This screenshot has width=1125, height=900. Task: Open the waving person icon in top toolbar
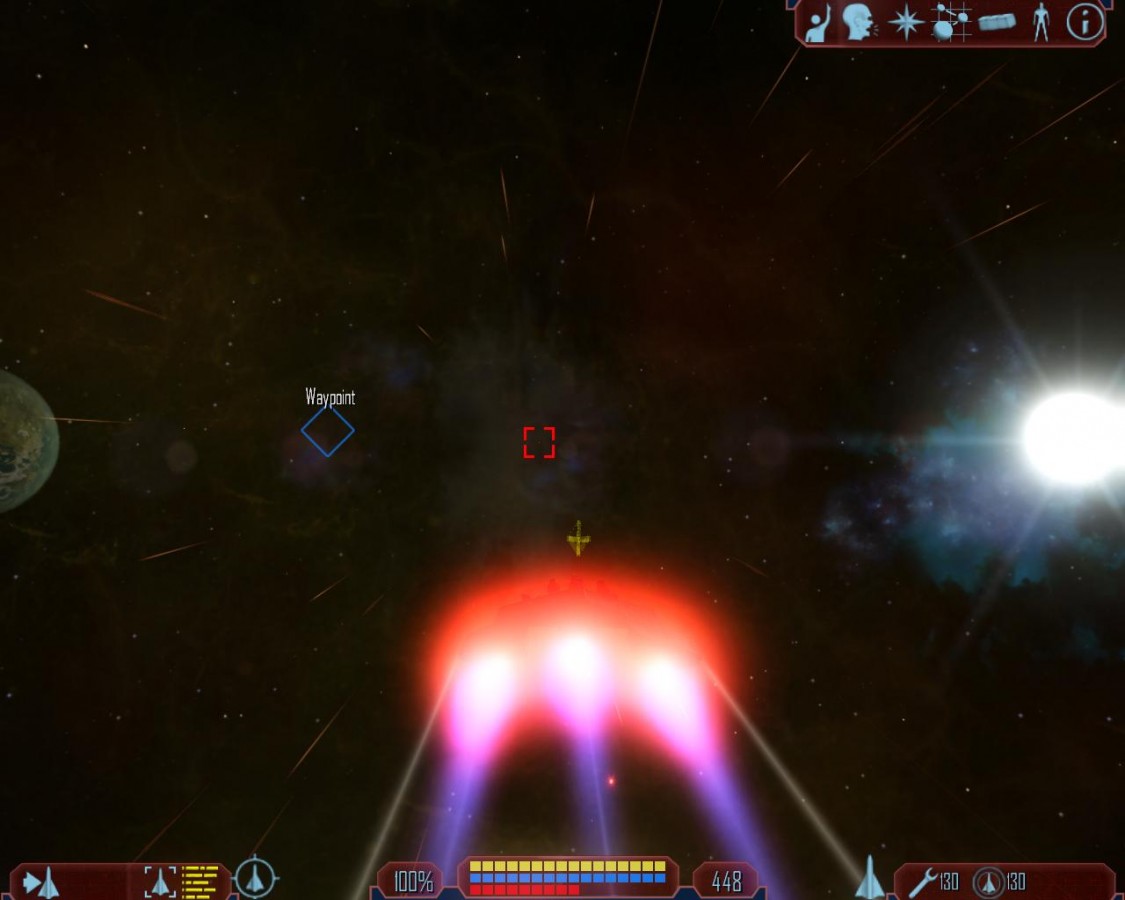pos(818,23)
